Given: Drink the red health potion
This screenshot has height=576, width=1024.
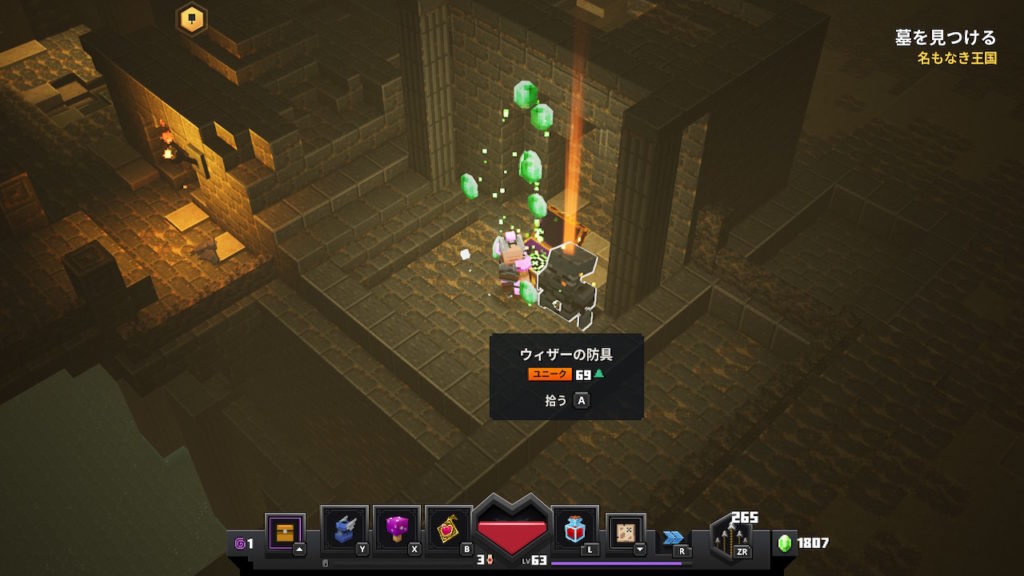Looking at the screenshot, I should (575, 528).
